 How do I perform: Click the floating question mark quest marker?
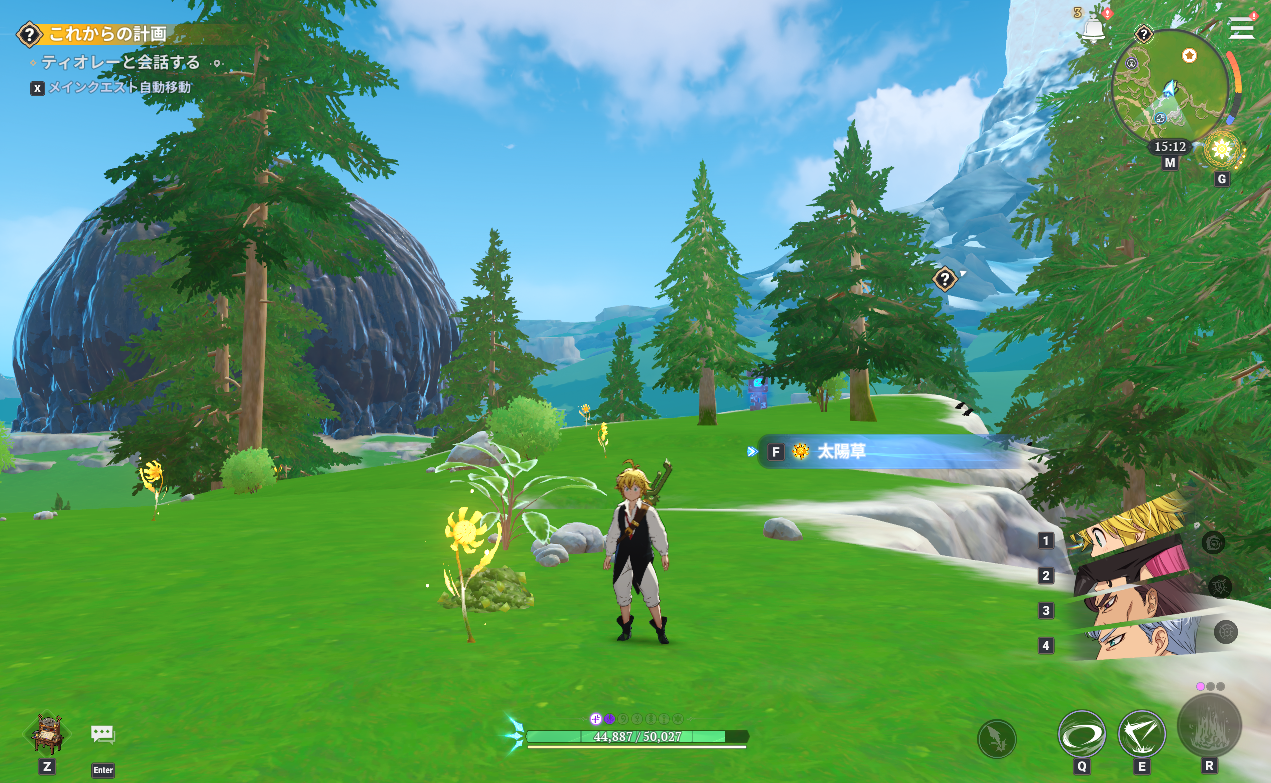(x=945, y=279)
